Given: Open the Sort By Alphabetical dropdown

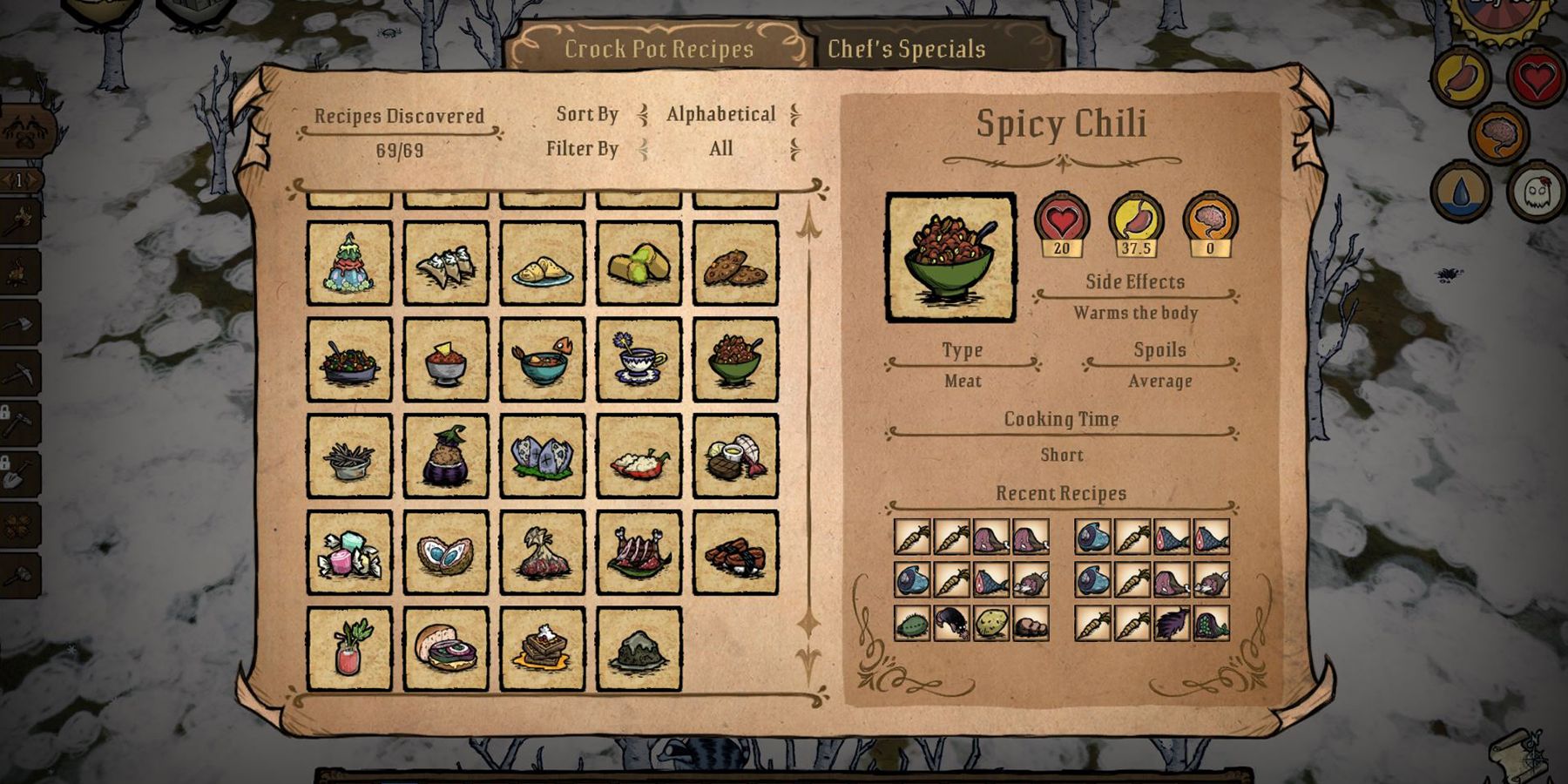Looking at the screenshot, I should click(x=720, y=113).
